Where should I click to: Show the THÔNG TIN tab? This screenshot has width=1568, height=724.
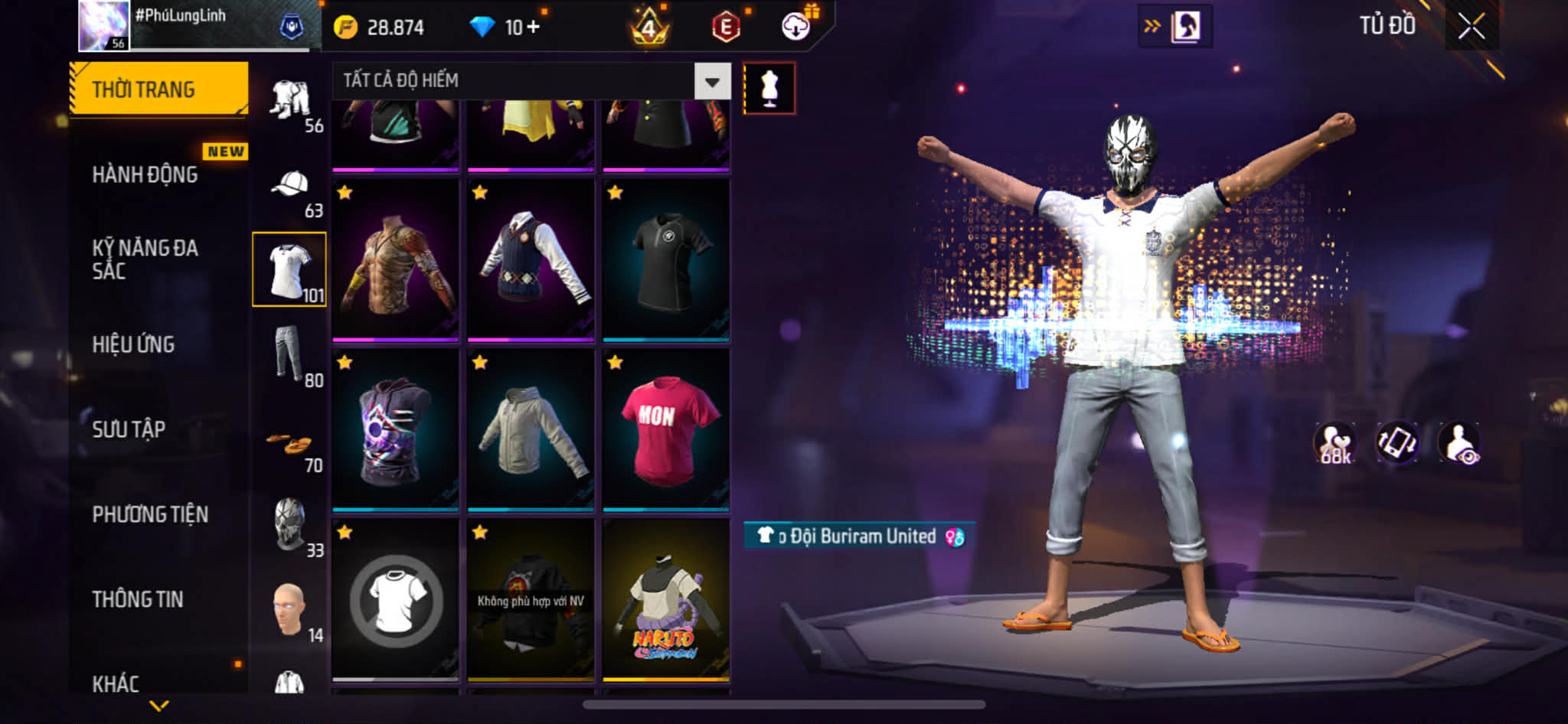138,599
